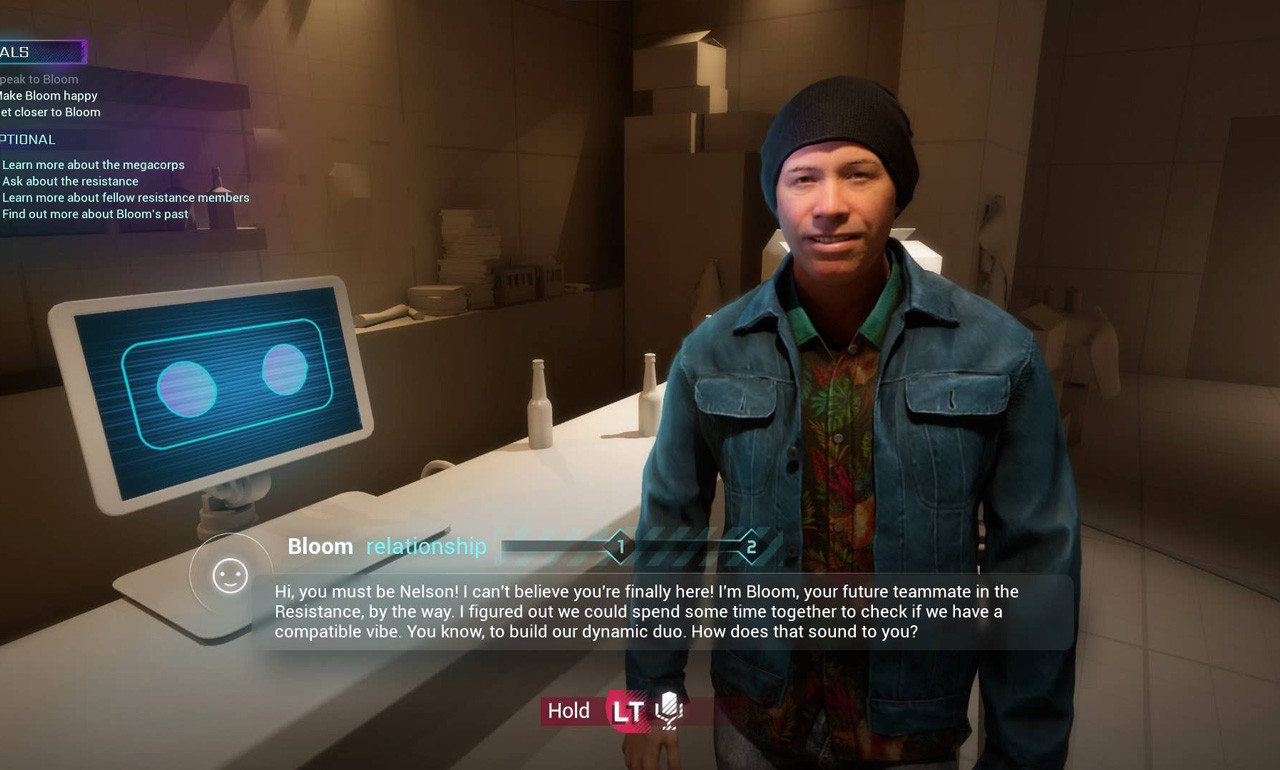Screen dimensions: 1280x770
Task: Select the "Make Bloom happy" goal
Action: click(x=48, y=96)
